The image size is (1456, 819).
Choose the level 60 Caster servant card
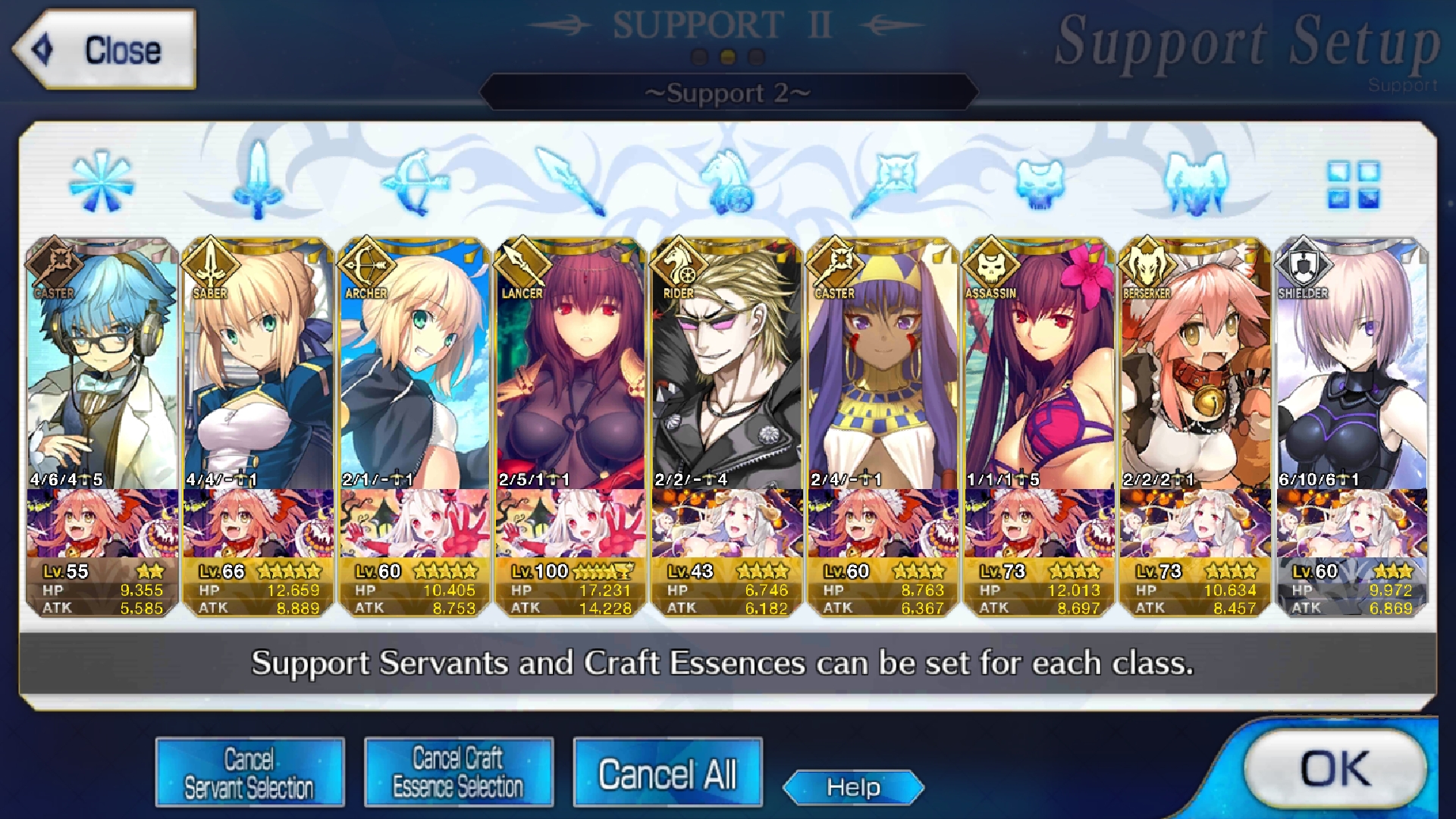pos(883,364)
